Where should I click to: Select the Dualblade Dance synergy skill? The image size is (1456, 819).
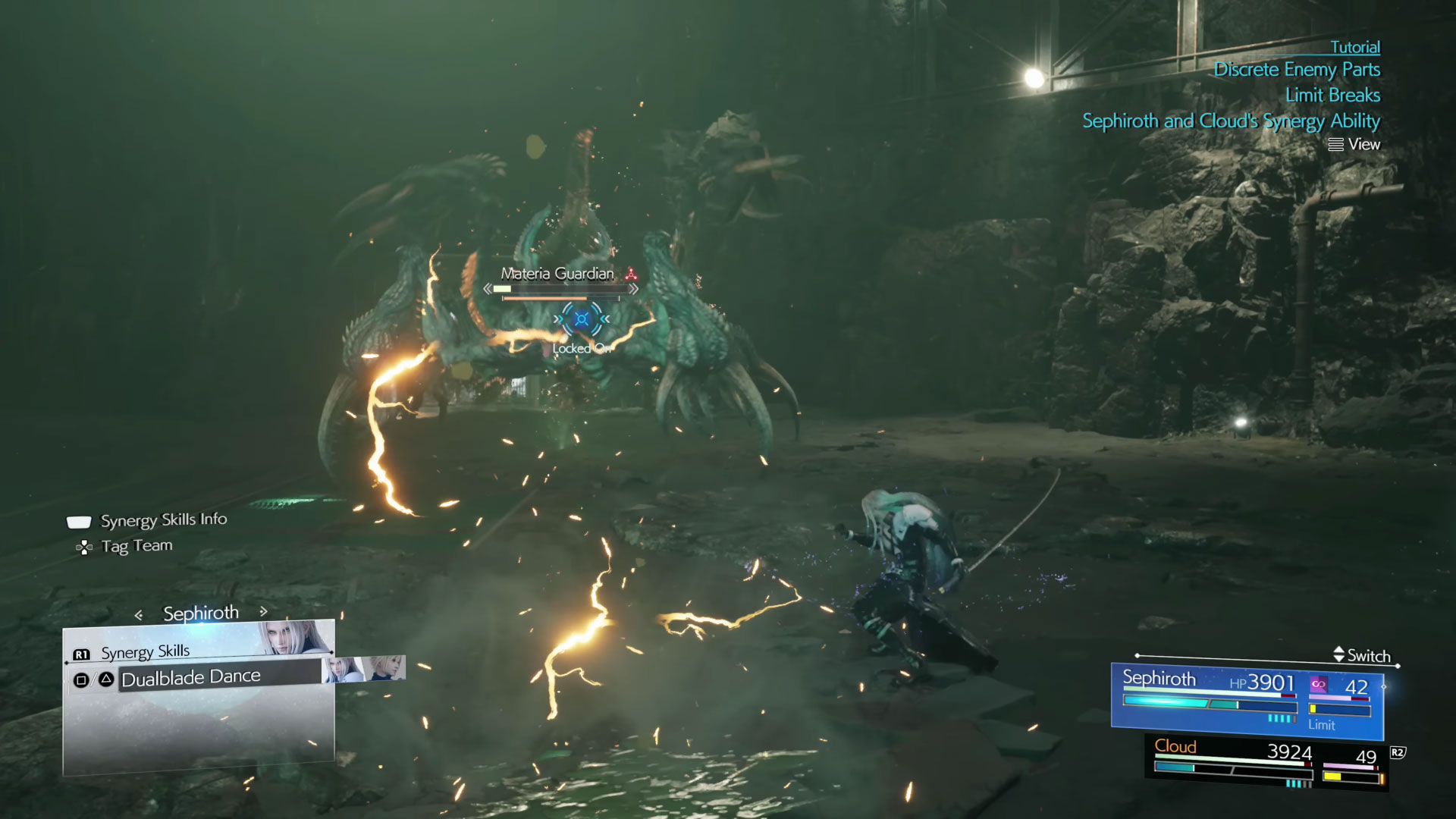pos(191,678)
